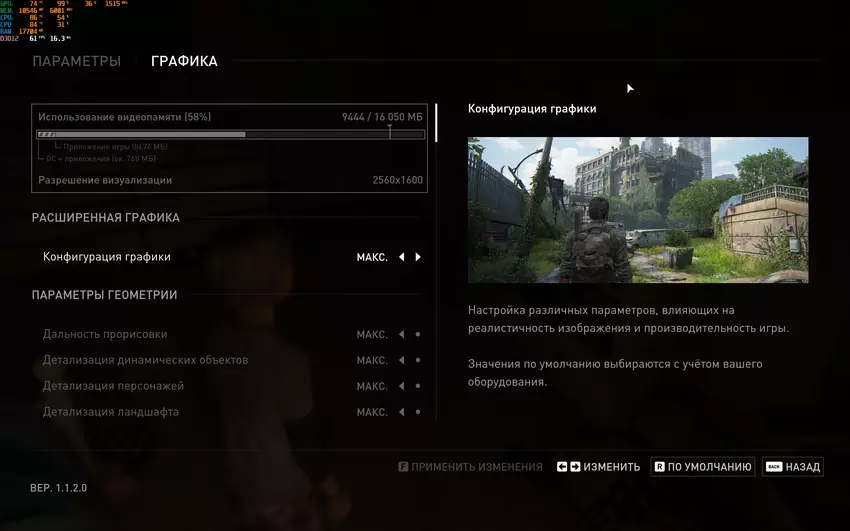Lower the Дальность прорисовки value with left arrow

[401, 334]
